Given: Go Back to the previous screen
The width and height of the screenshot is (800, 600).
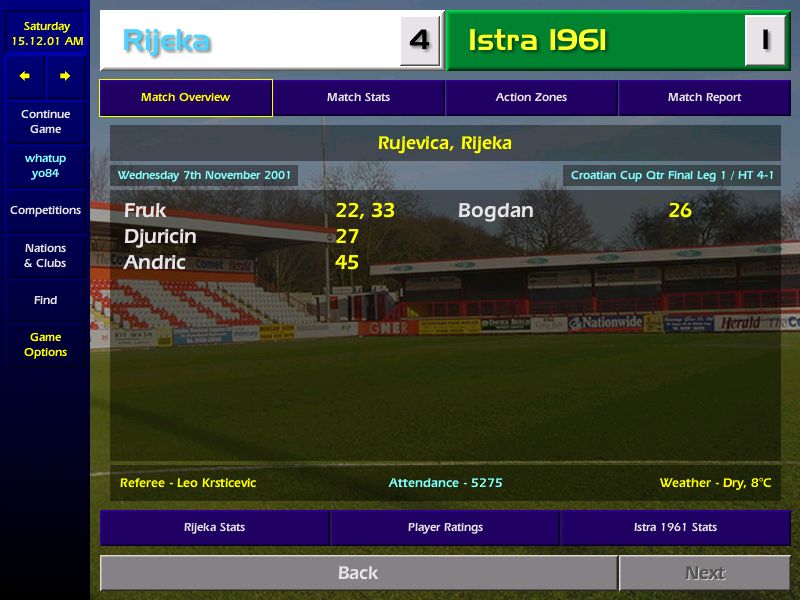Looking at the screenshot, I should click(x=358, y=573).
